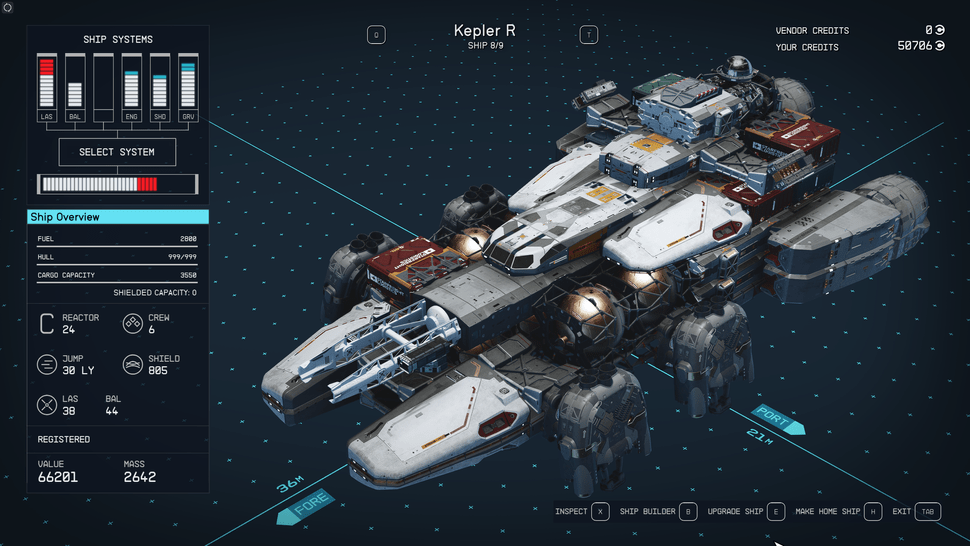This screenshot has width=970, height=546.
Task: Select the LAS weapon system bar
Action: click(x=46, y=84)
